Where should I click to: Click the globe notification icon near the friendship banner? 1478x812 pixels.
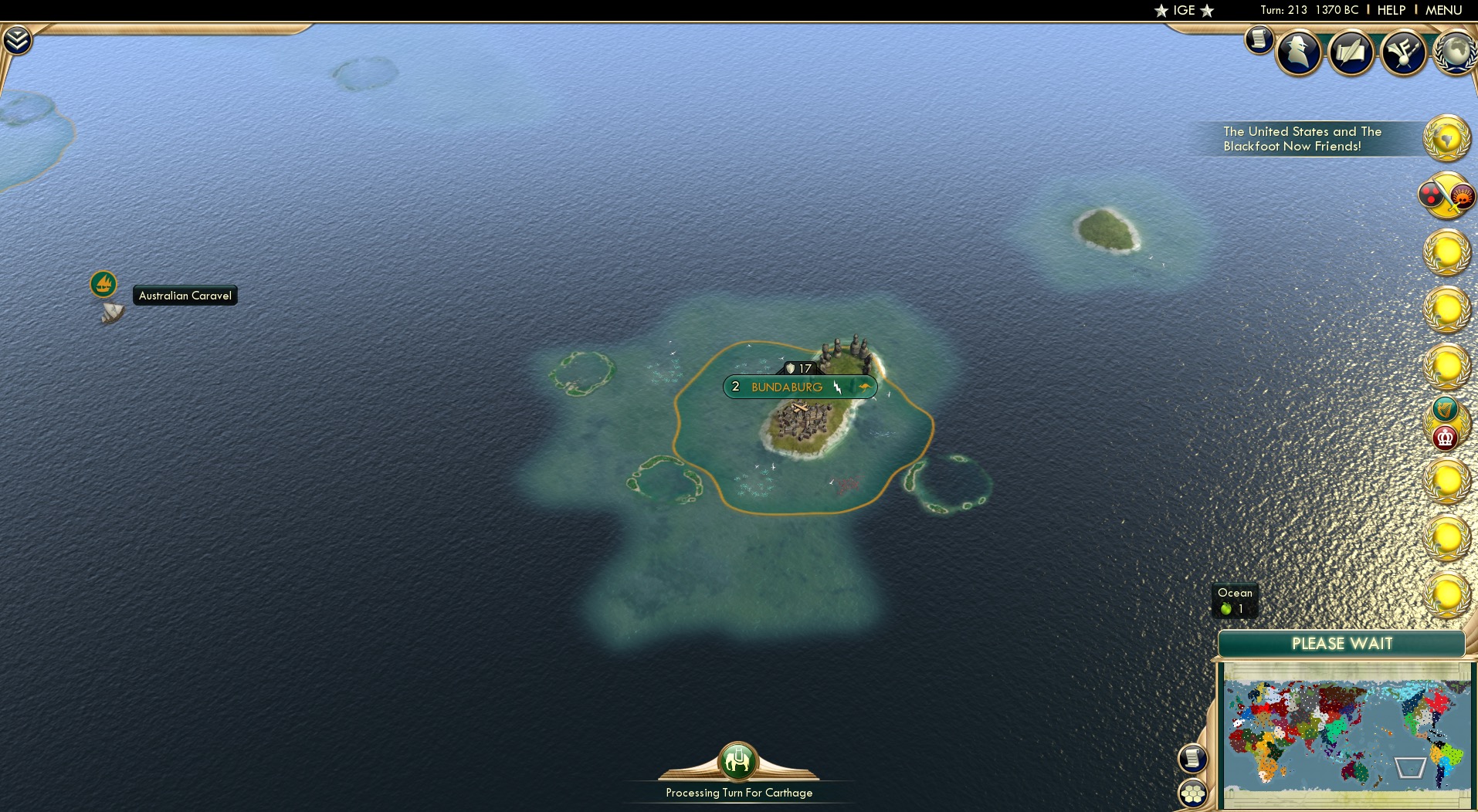pyautogui.click(x=1449, y=139)
